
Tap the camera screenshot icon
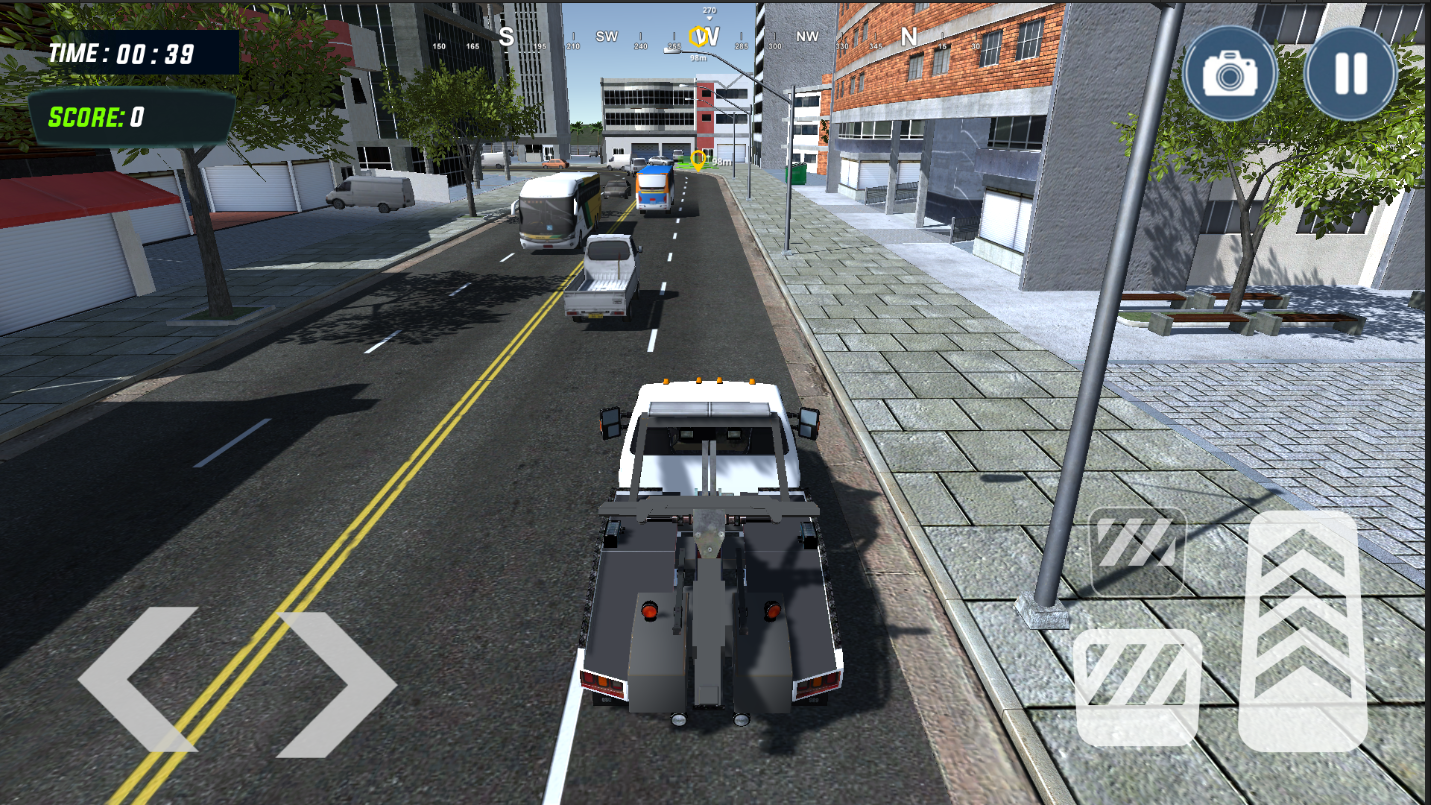[x=1230, y=74]
